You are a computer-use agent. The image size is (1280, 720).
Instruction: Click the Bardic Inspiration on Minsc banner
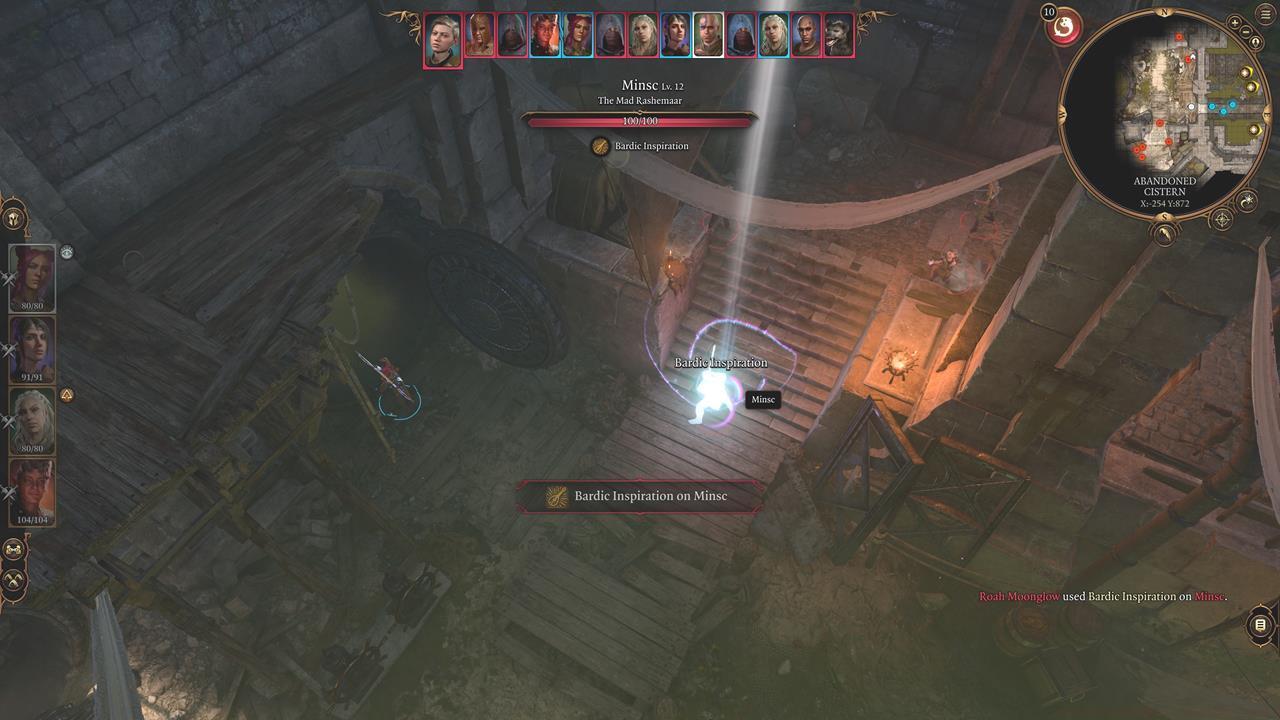[x=640, y=496]
